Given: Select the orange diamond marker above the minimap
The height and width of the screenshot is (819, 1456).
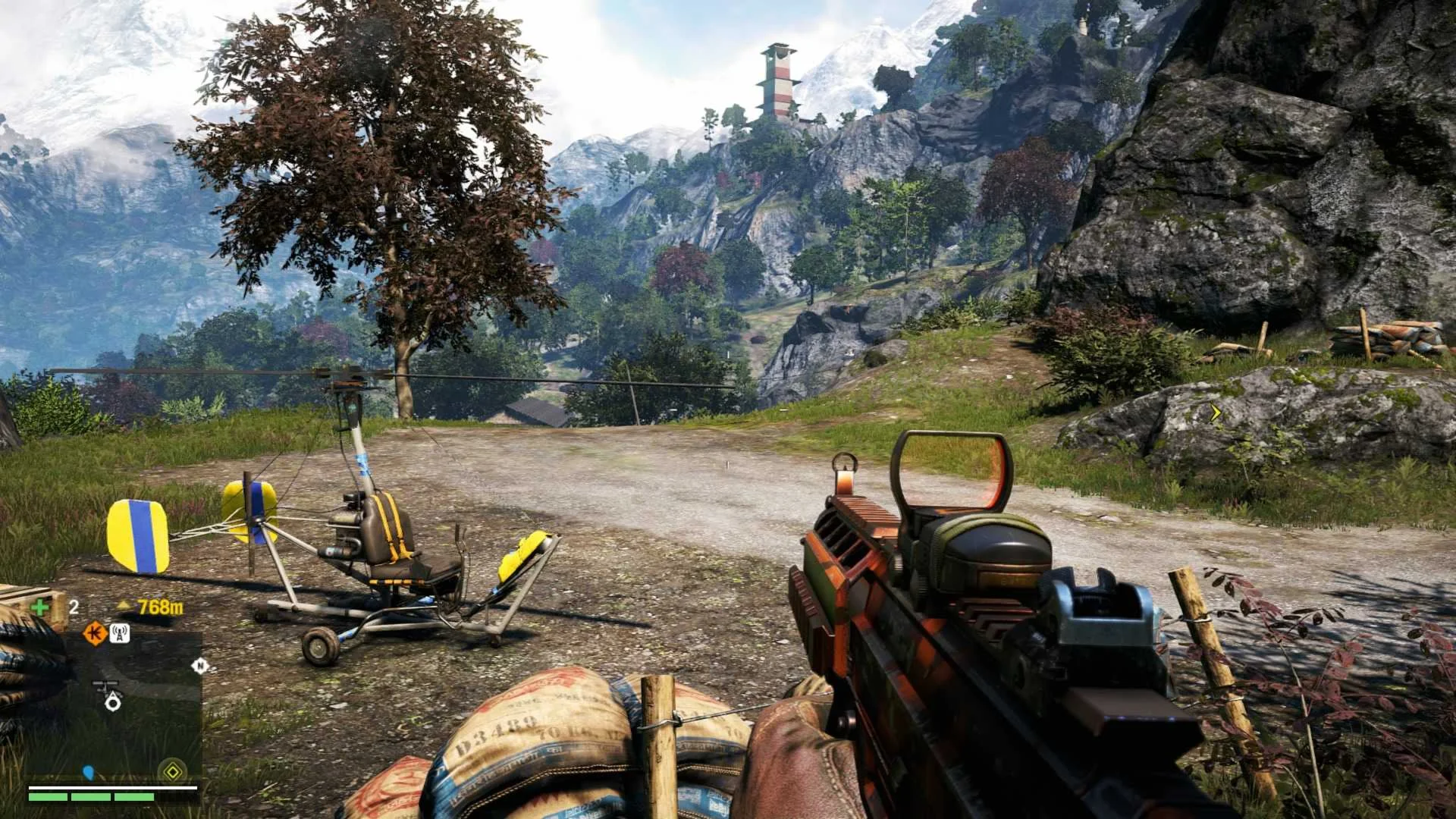Looking at the screenshot, I should click(x=95, y=632).
